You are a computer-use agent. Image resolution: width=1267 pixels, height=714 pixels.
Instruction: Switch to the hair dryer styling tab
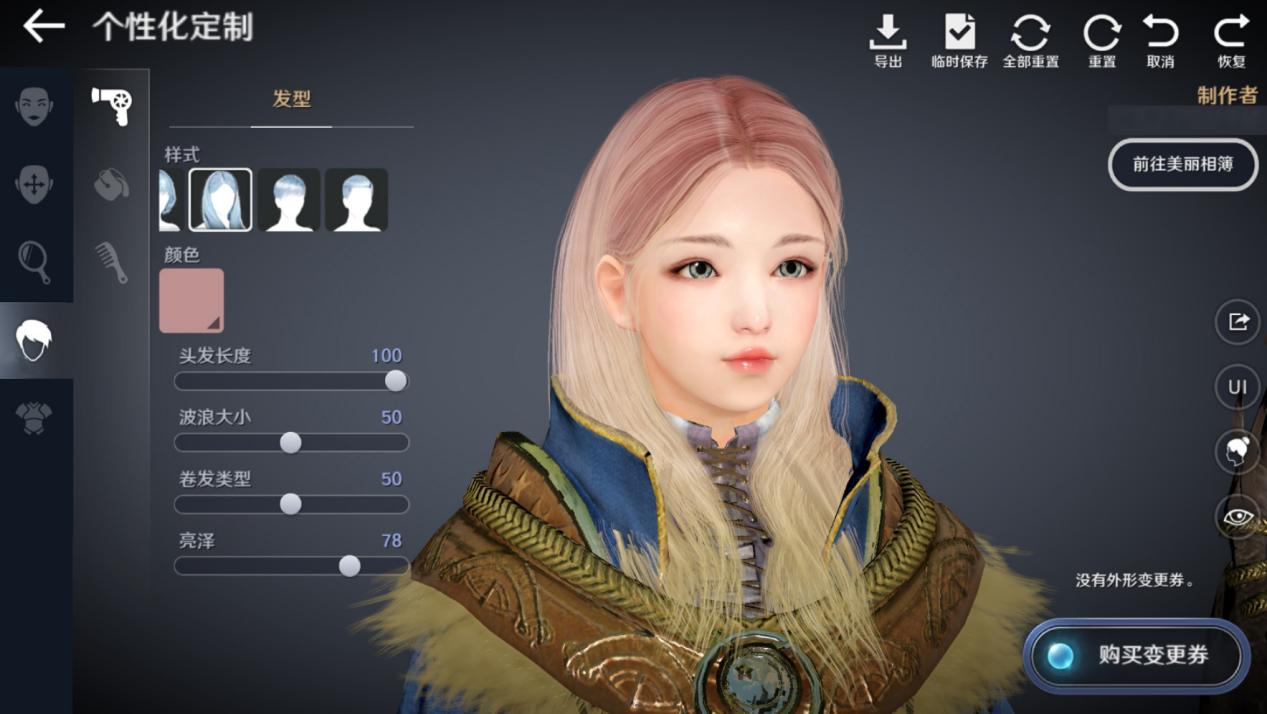[111, 105]
